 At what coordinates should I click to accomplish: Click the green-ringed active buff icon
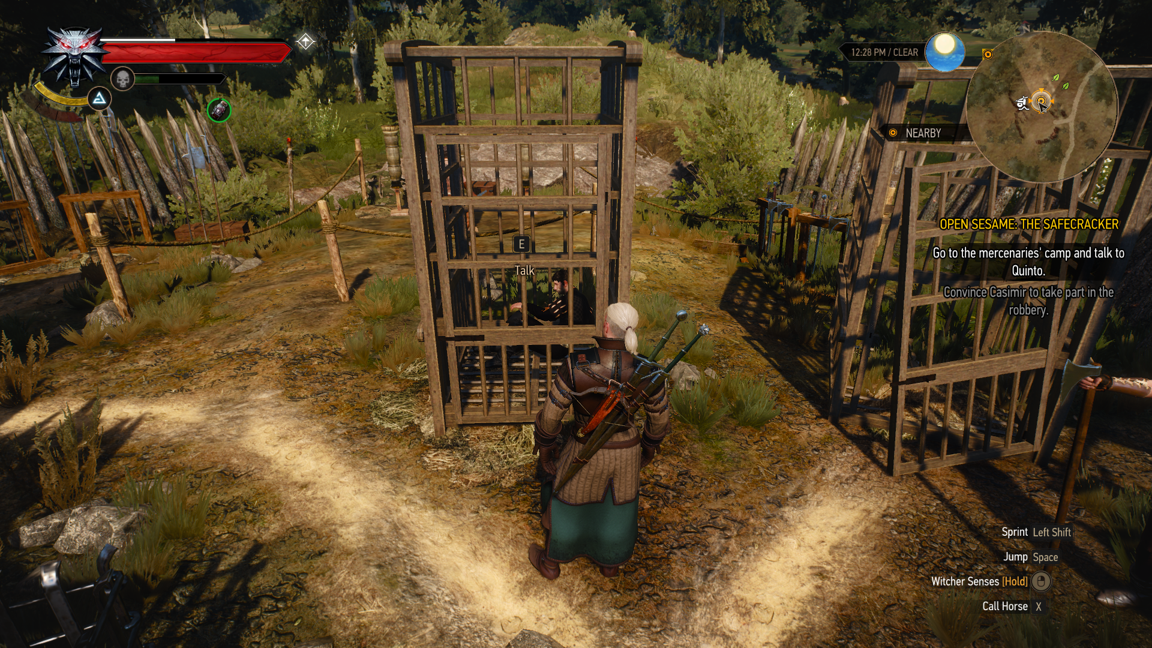click(219, 109)
